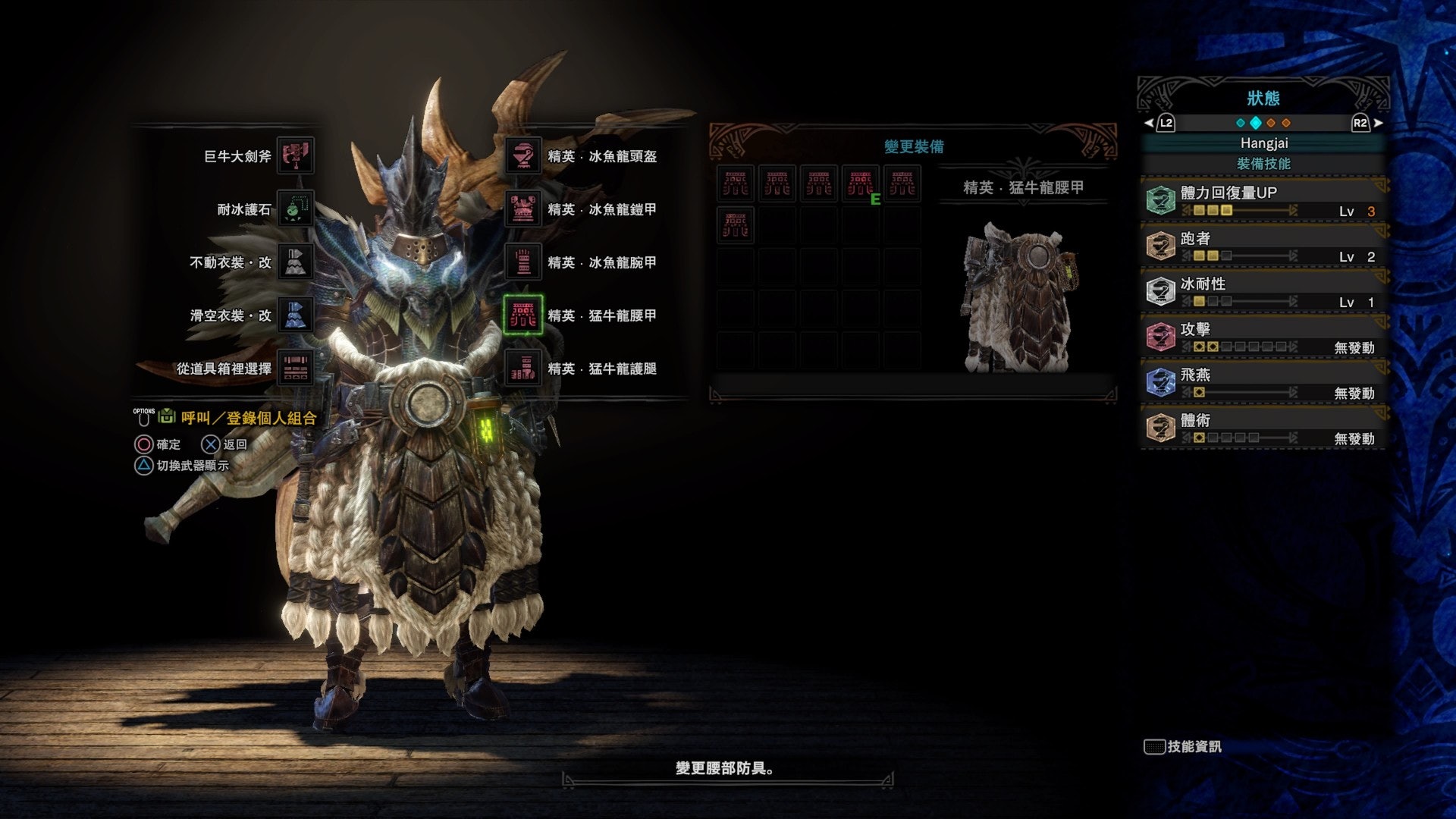Select the 飛燕 skill row
The width and height of the screenshot is (1456, 819).
[1263, 383]
